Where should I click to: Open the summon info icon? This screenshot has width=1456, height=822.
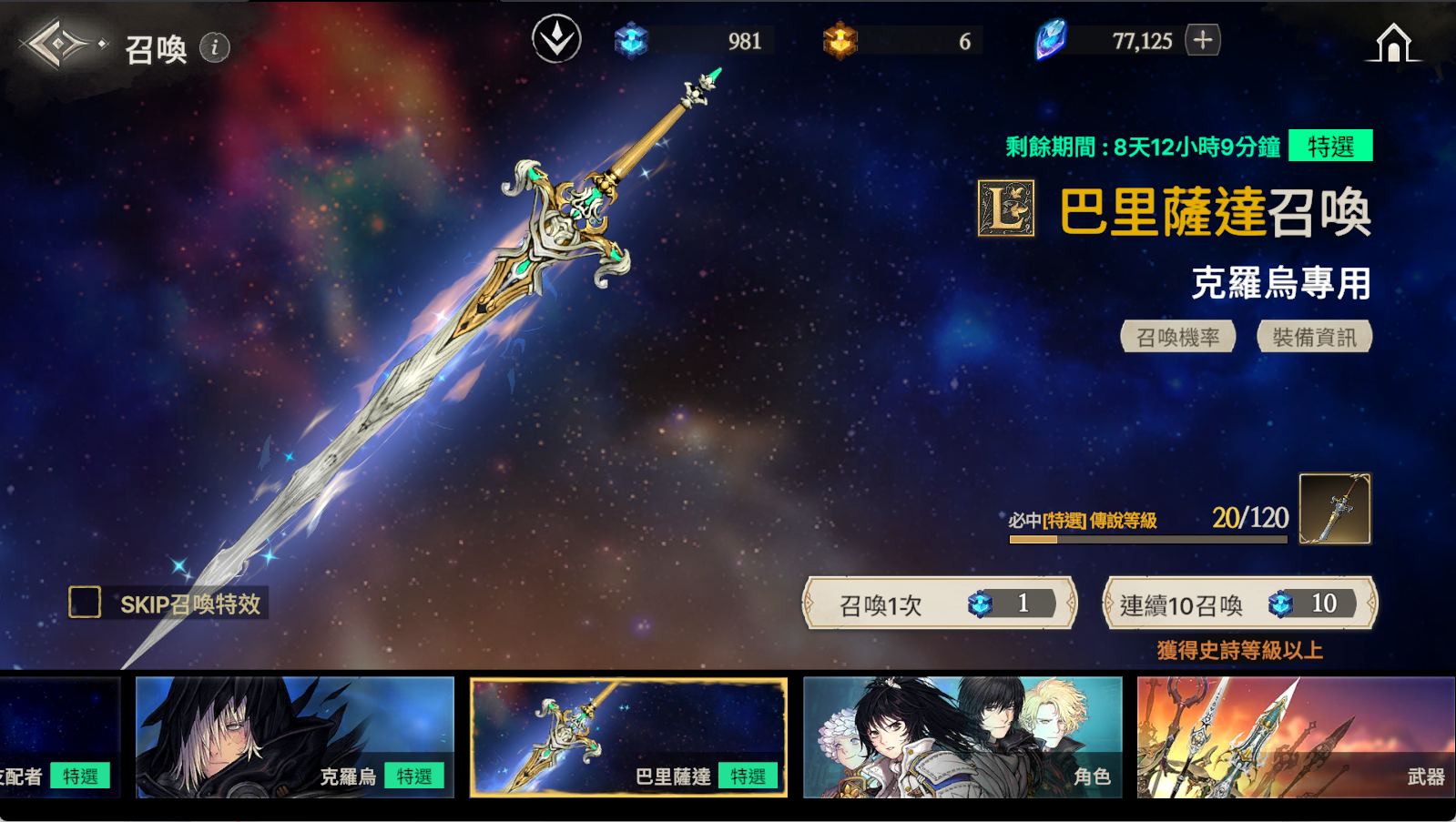215,47
